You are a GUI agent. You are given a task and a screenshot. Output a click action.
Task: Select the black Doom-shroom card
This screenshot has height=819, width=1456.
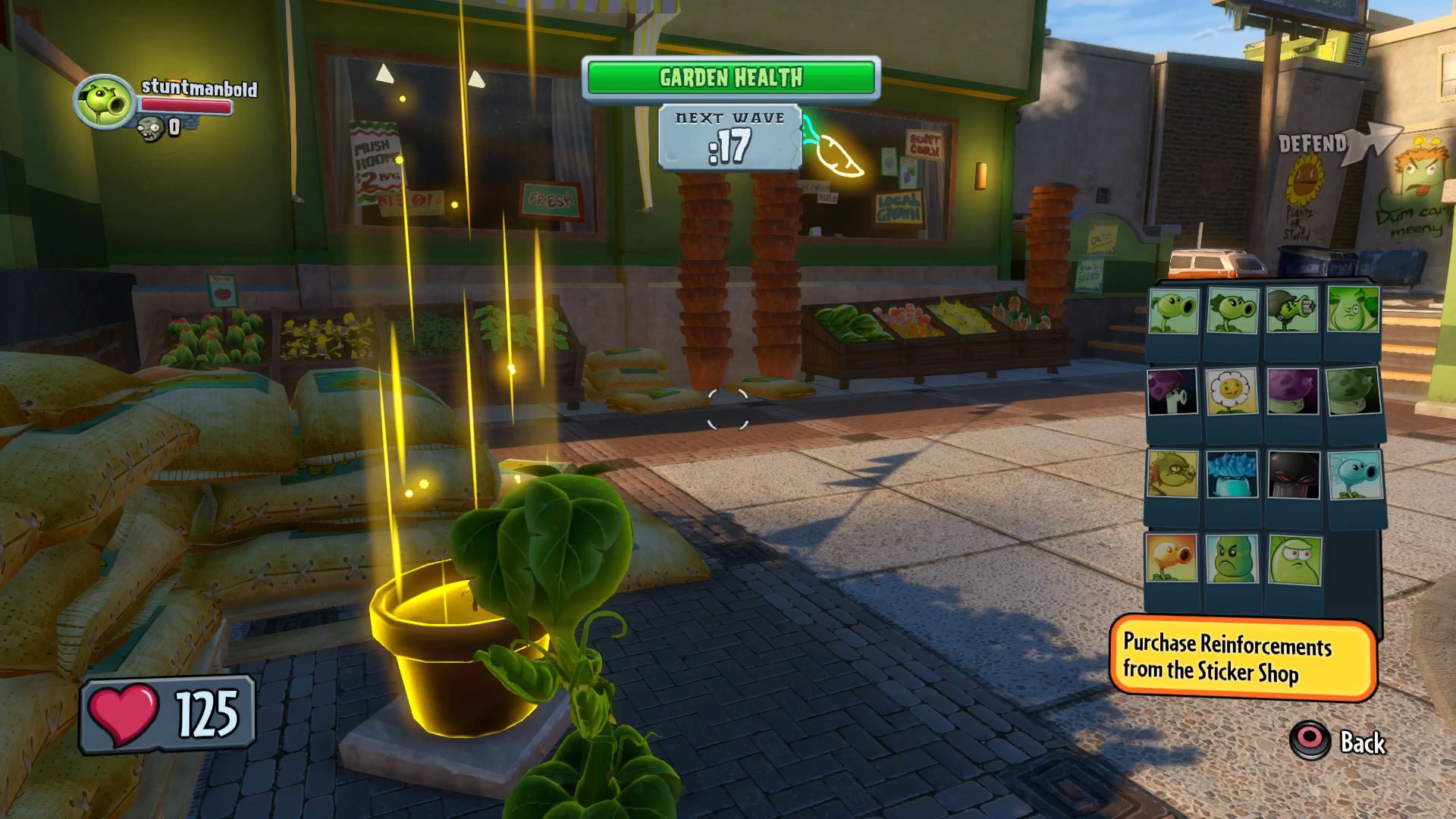[1292, 475]
